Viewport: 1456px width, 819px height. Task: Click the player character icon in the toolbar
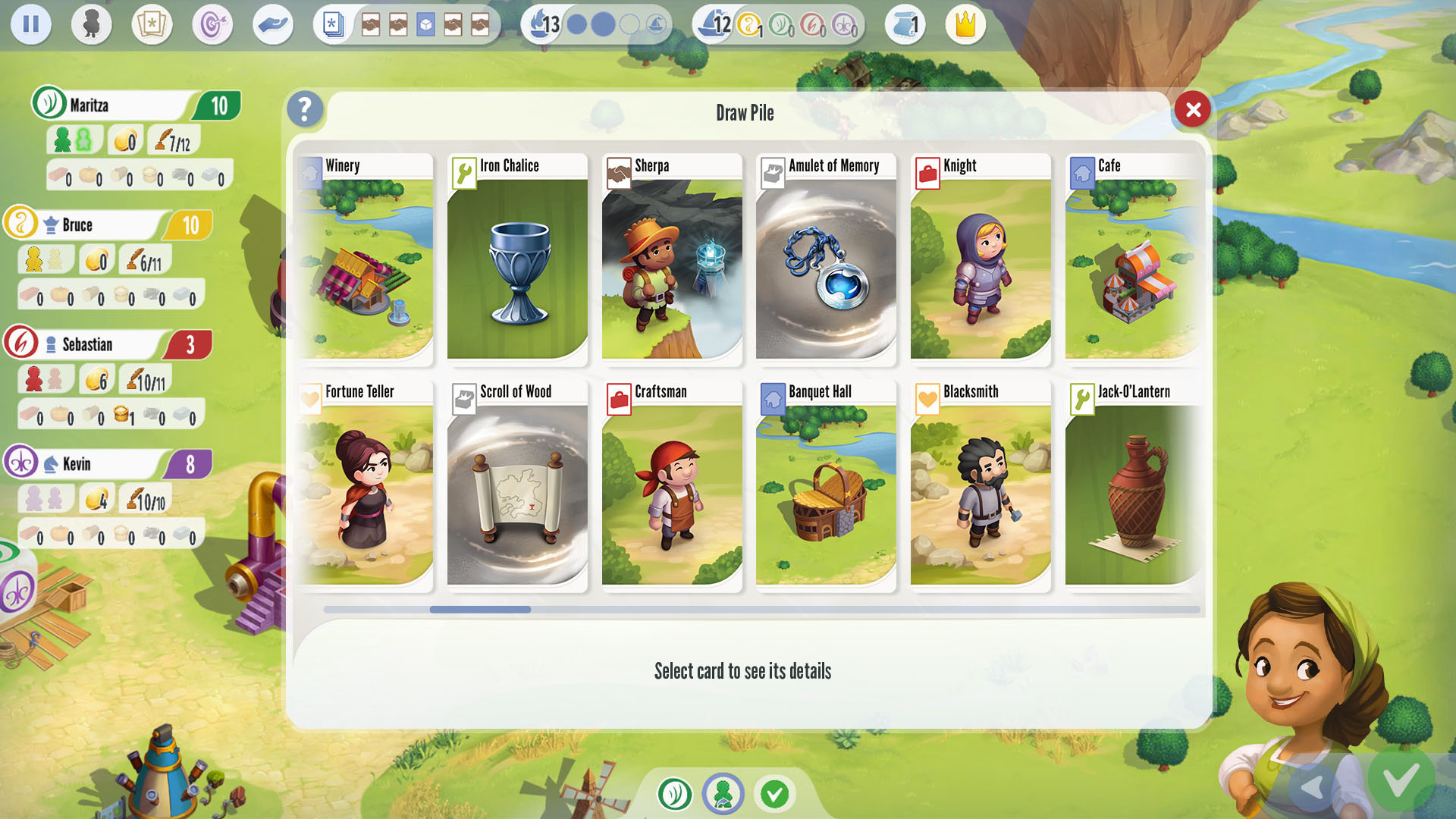click(91, 24)
